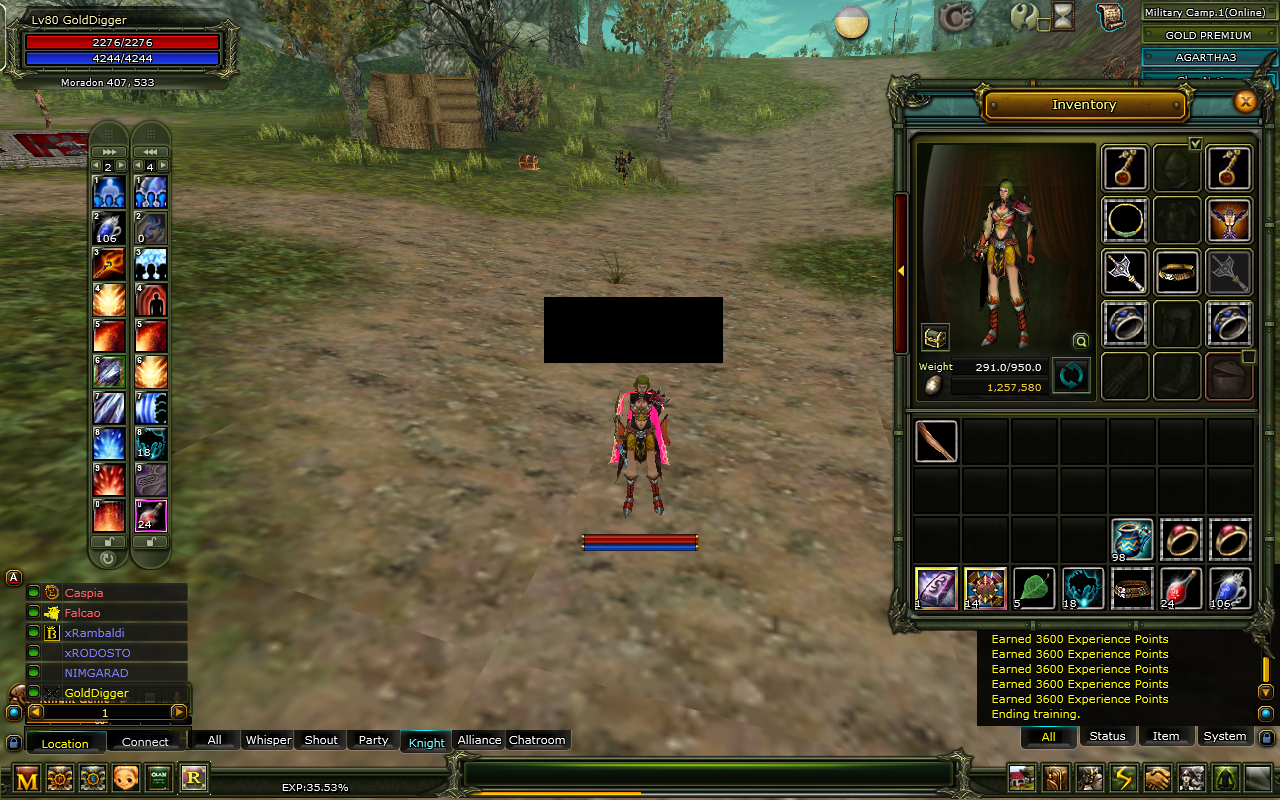Switch to the Knight chat tab
This screenshot has width=1280, height=800.
click(x=425, y=741)
